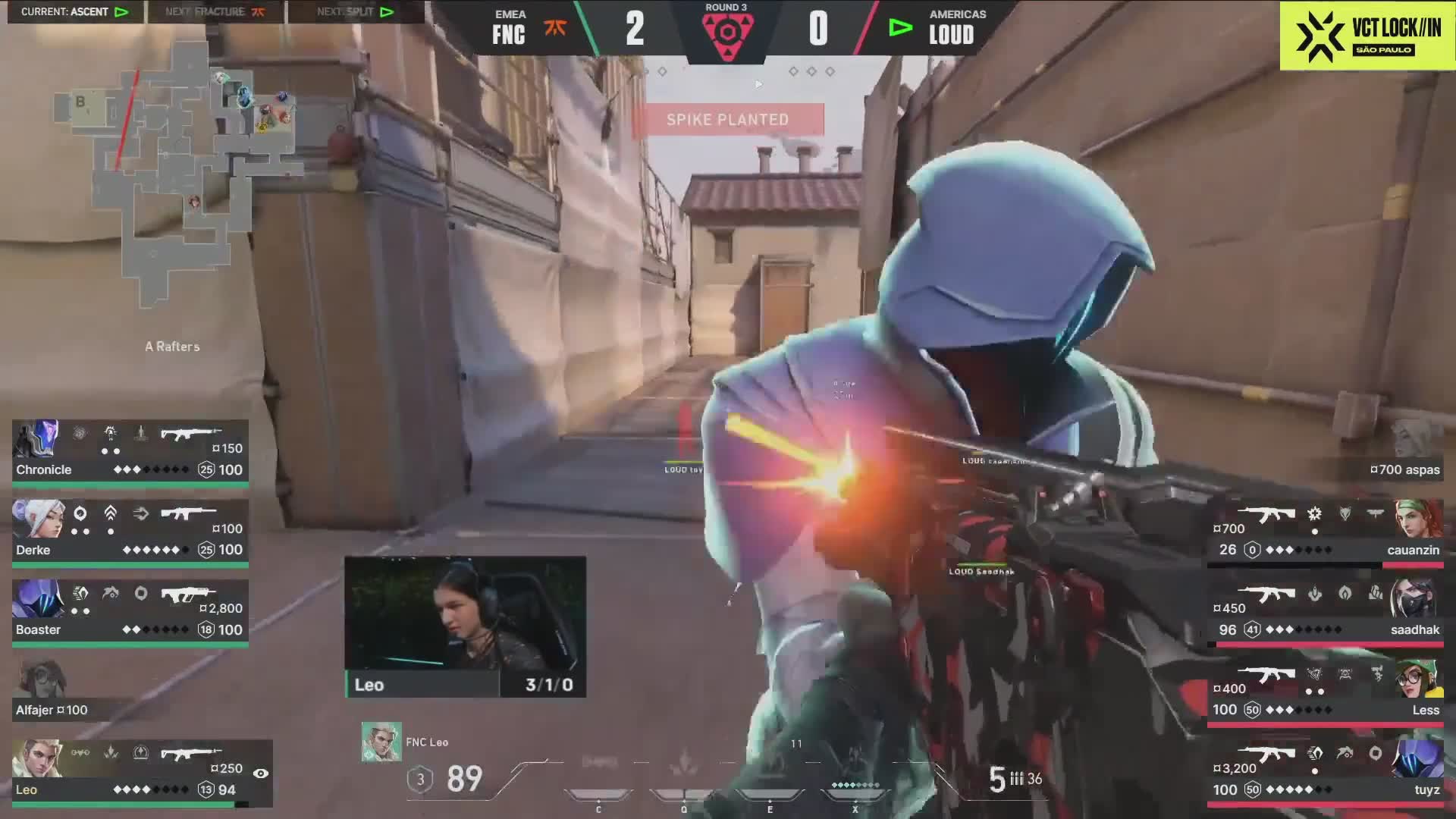The width and height of the screenshot is (1456, 819).
Task: Click Leo's agent portrait in the HUD
Action: click(x=381, y=741)
